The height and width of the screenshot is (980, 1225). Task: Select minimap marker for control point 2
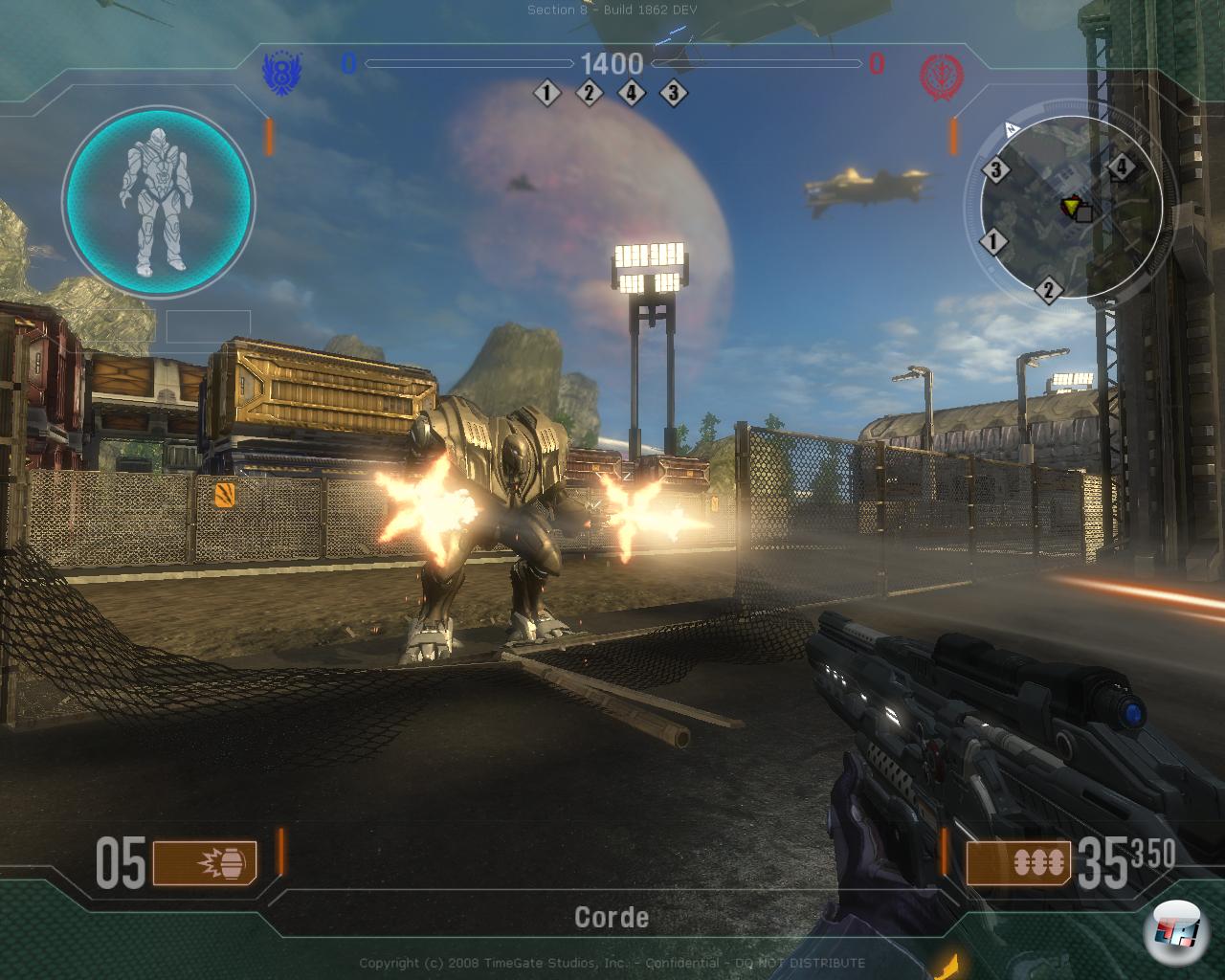[1048, 289]
